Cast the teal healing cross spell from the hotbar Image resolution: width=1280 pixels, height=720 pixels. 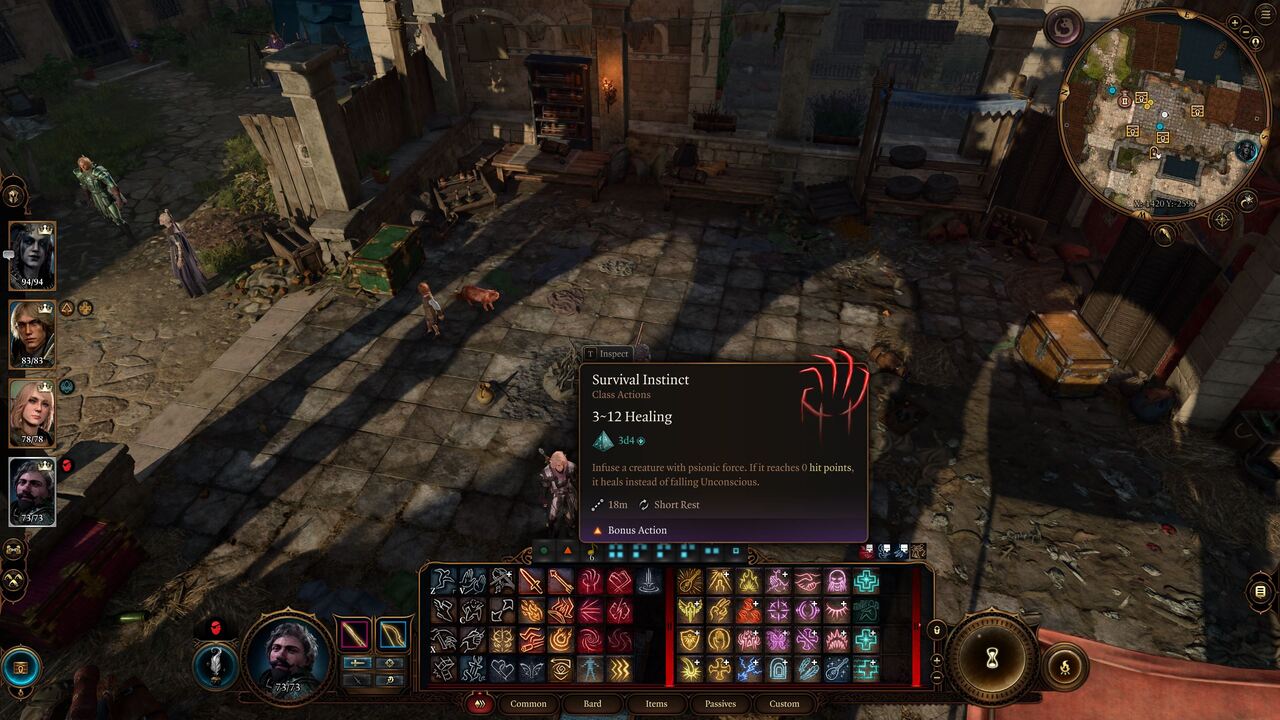[866, 581]
